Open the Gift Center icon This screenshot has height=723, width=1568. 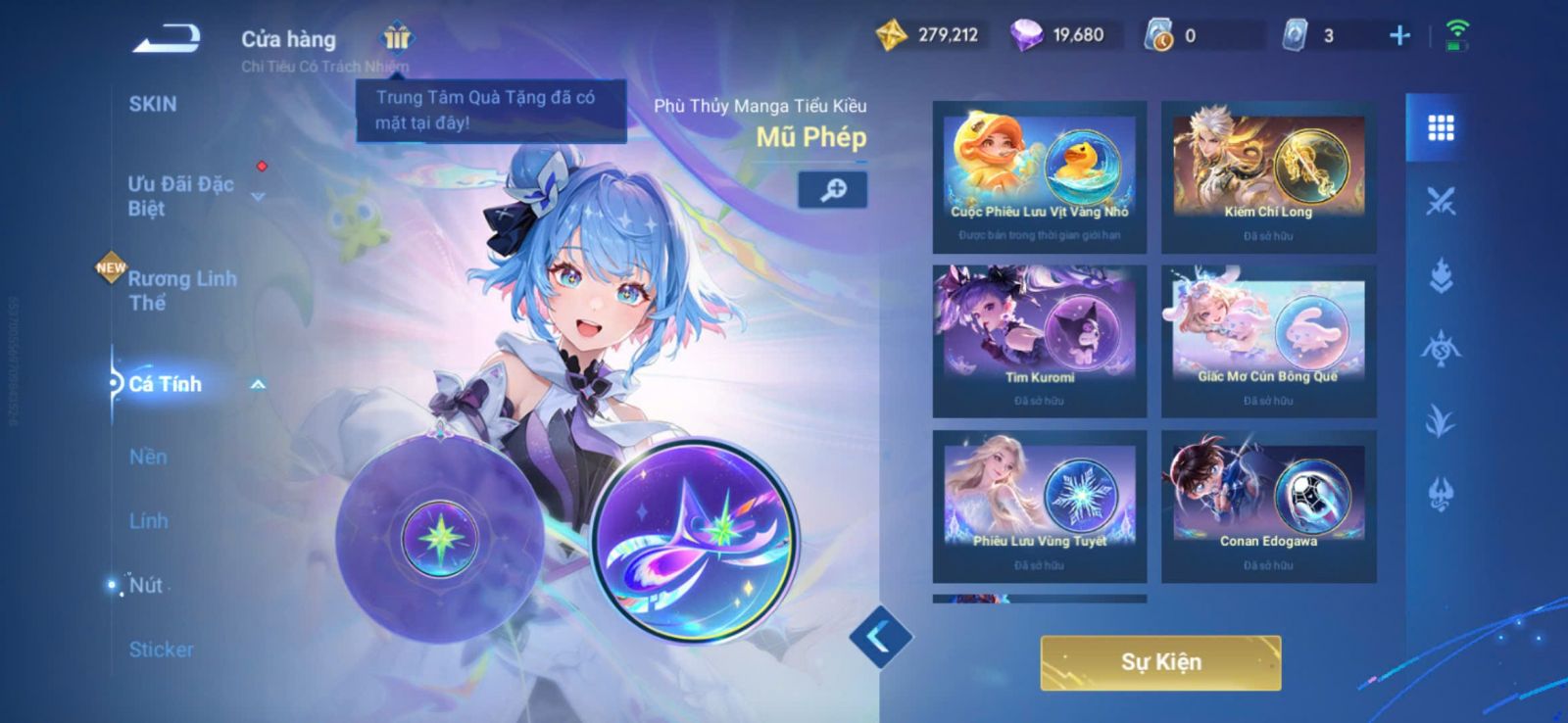tap(397, 38)
